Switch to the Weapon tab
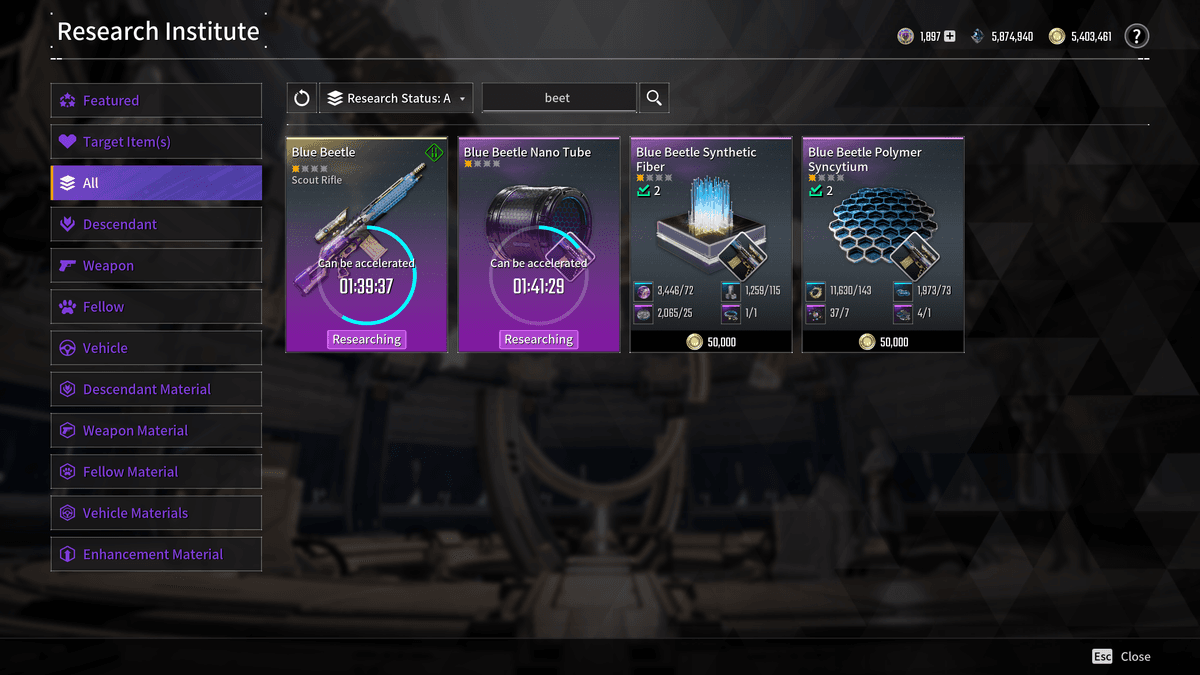This screenshot has height=675, width=1200. pos(156,265)
